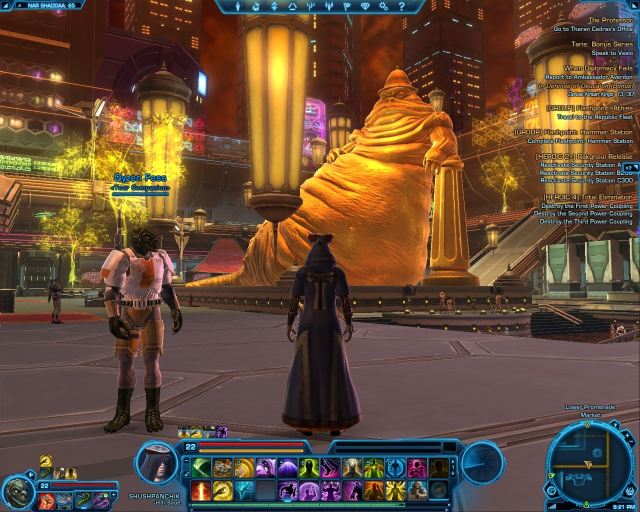Screen dimensions: 640x512
Task: Open the character sheet icon in top menu
Action: tap(240, 5)
